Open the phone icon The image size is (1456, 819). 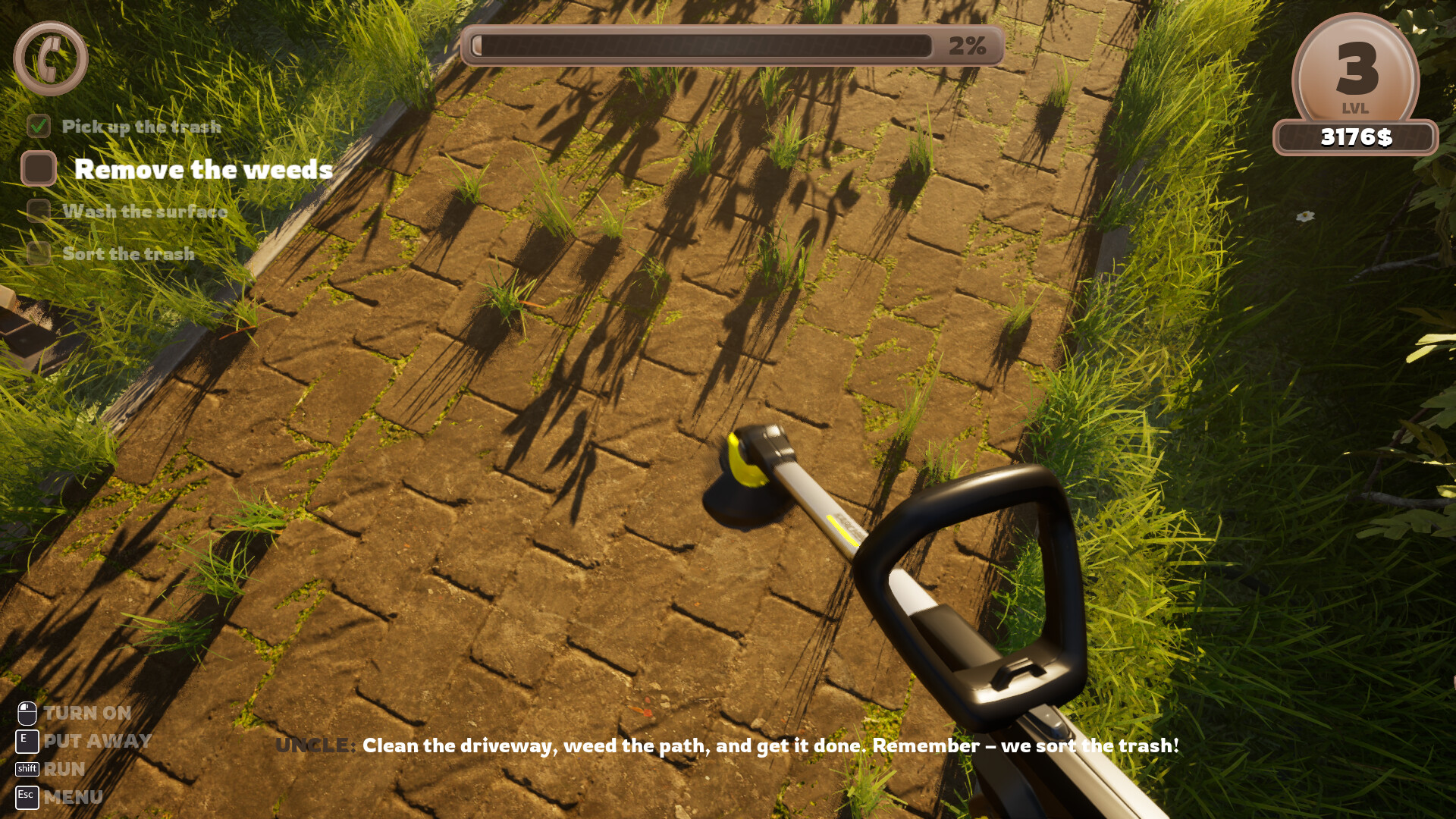point(50,58)
